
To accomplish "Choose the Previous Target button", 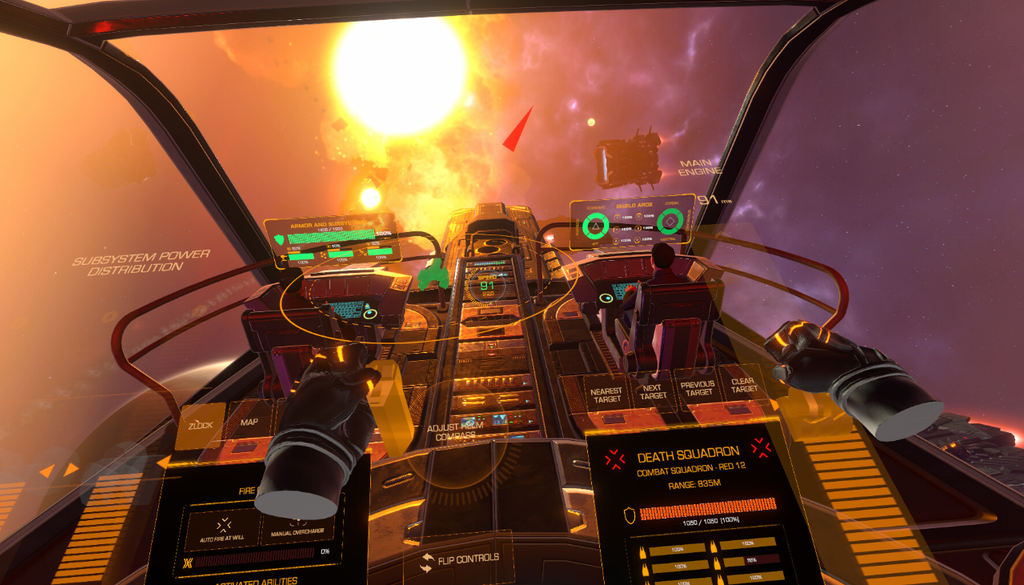I will tap(697, 387).
